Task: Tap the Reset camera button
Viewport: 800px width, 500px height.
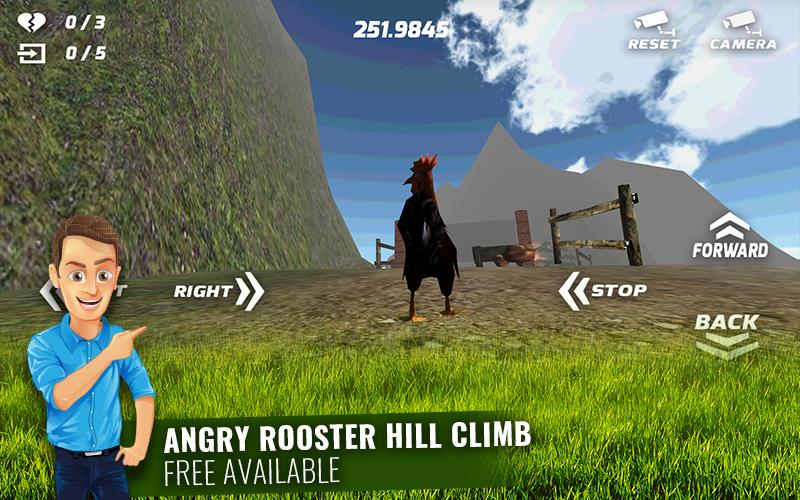Action: pos(653,30)
